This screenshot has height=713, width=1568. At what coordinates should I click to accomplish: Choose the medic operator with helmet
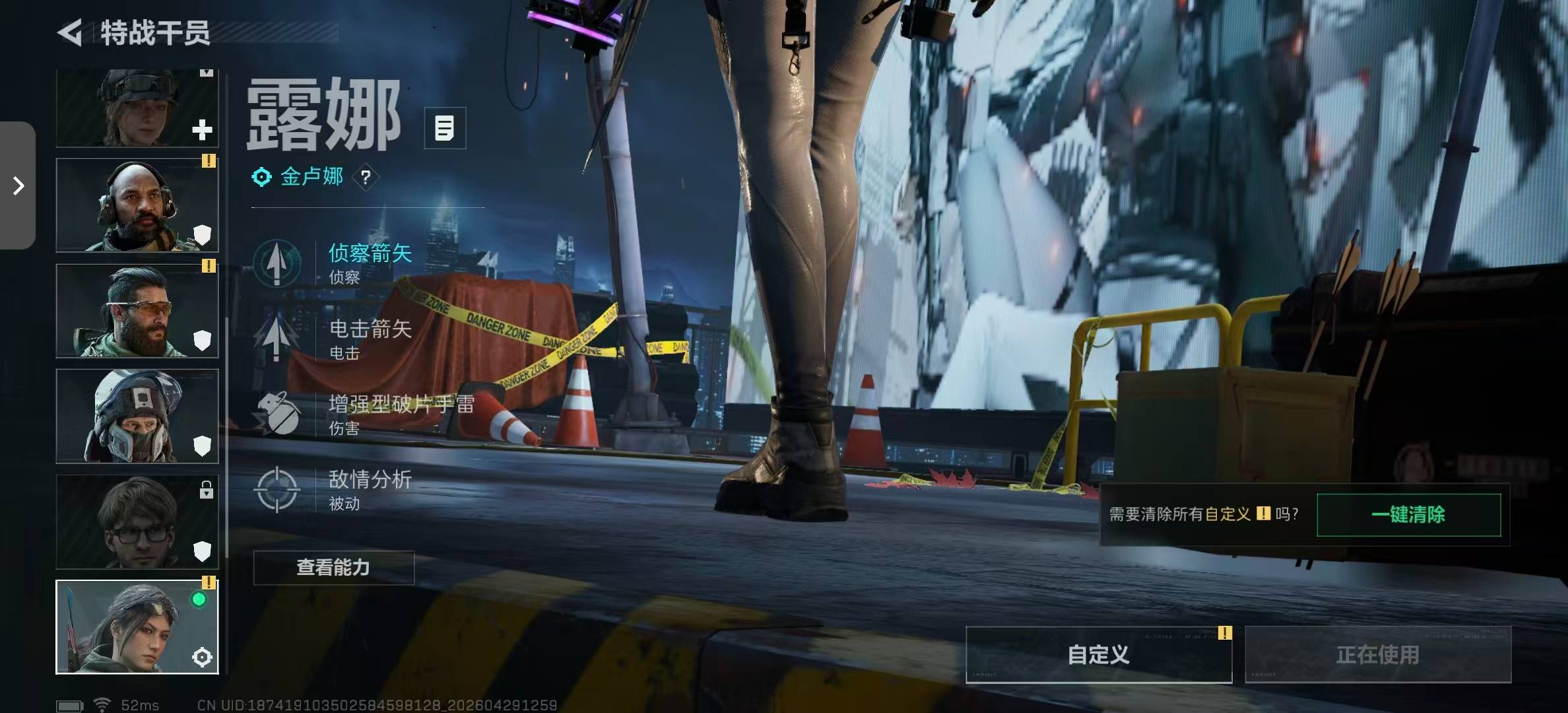137,109
